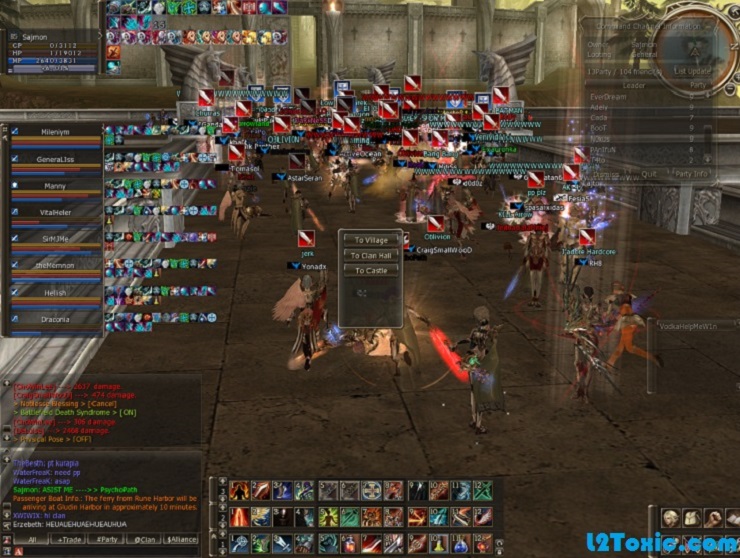Select party member theMemnon

[55, 266]
